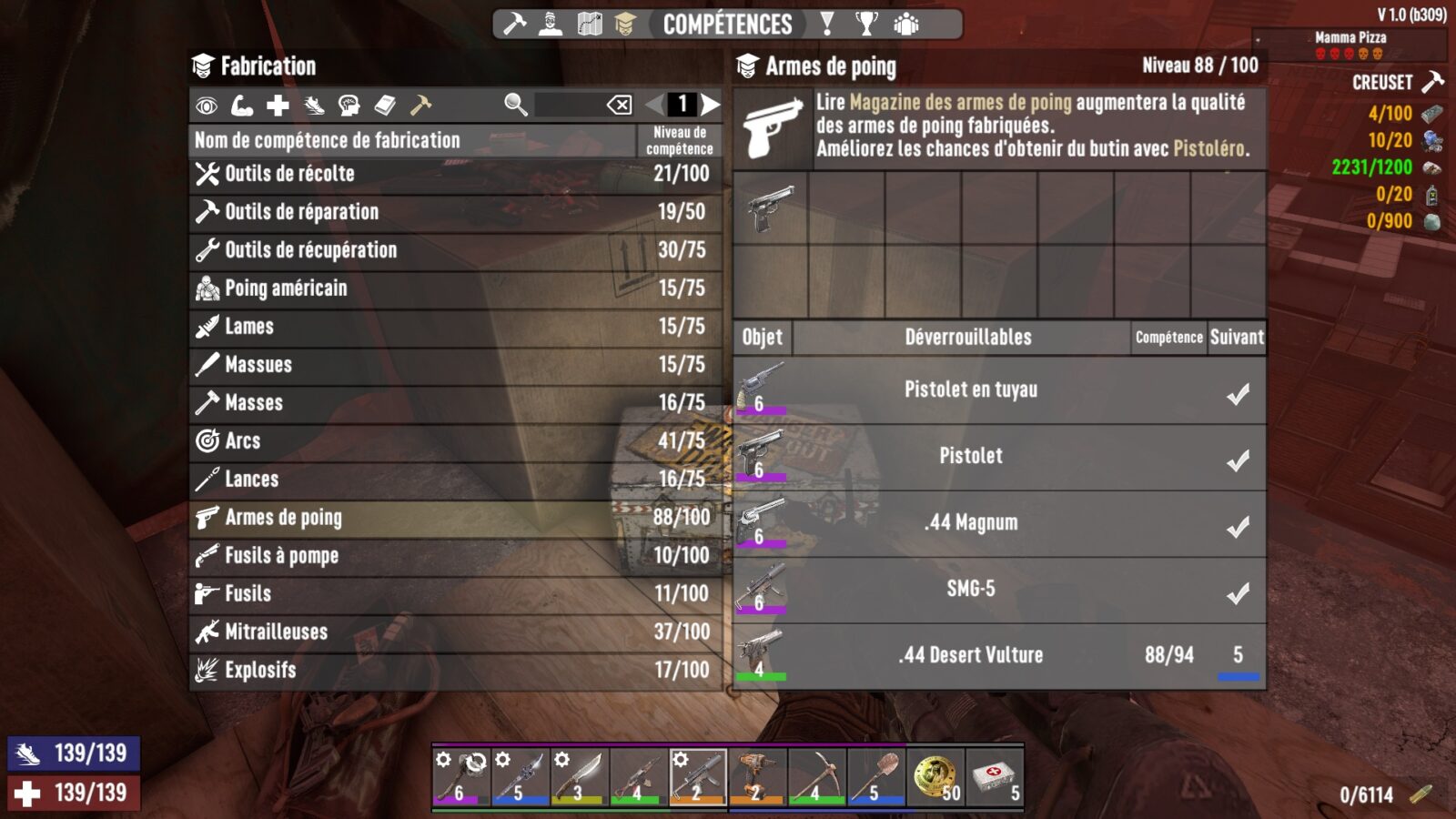
Task: Clear the search field with the X icon
Action: [621, 106]
